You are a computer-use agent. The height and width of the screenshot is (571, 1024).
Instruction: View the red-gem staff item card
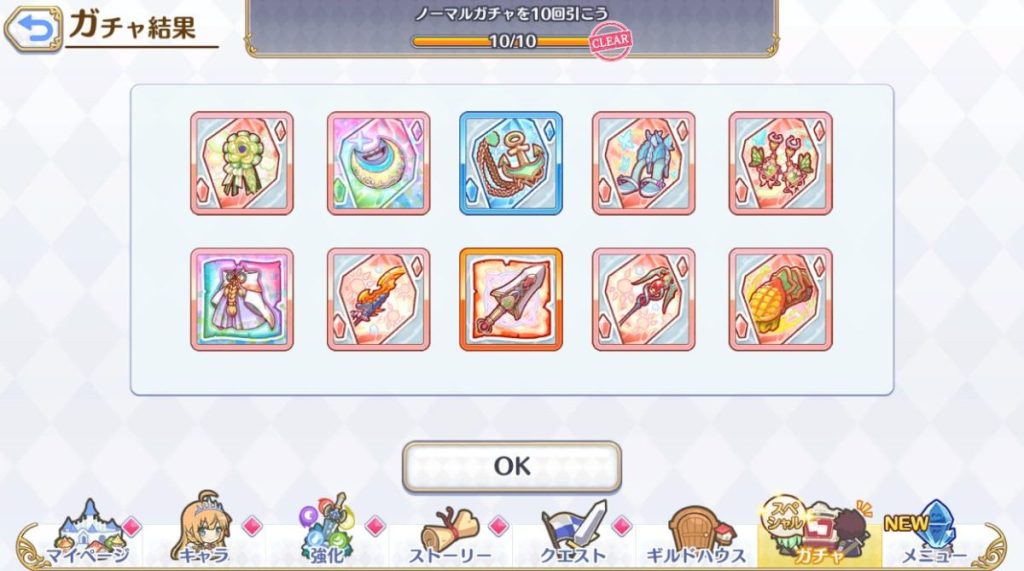pyautogui.click(x=643, y=299)
